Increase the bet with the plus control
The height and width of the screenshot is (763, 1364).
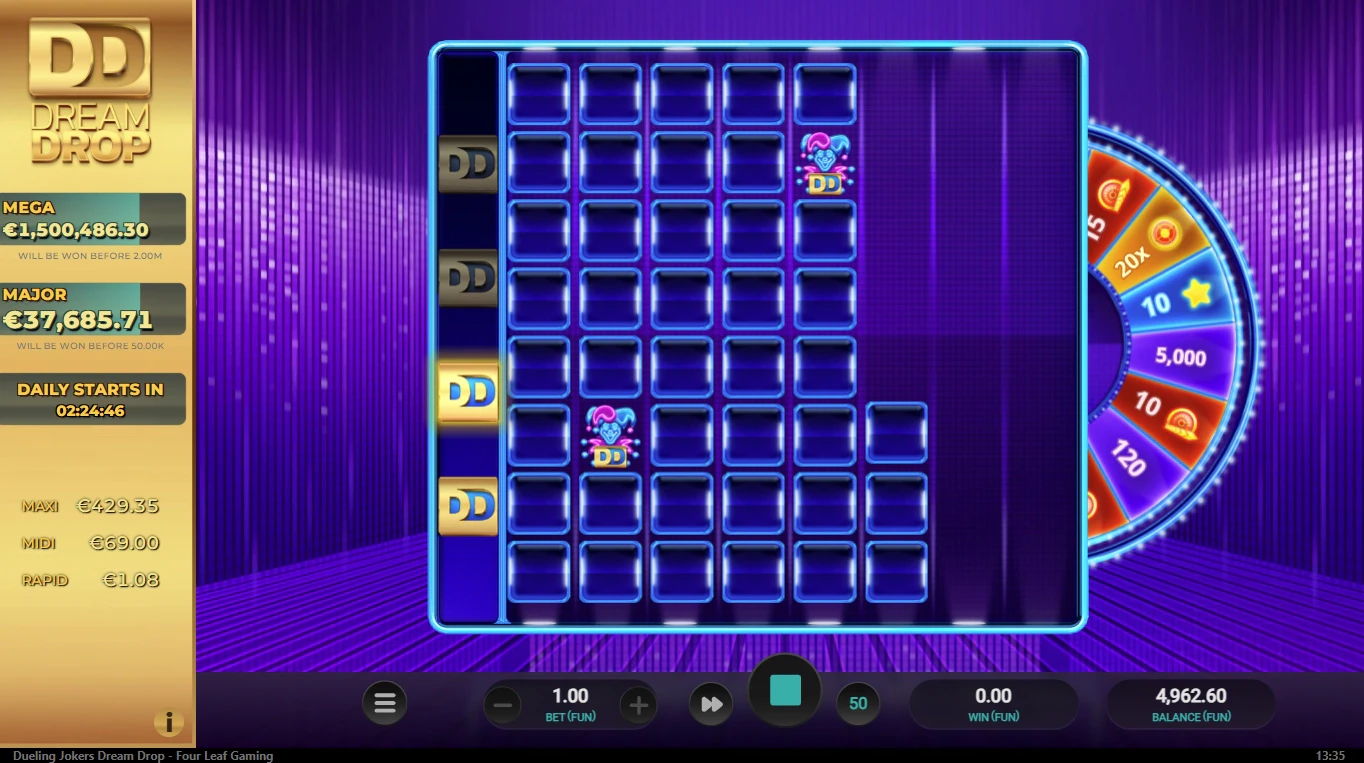pyautogui.click(x=638, y=705)
